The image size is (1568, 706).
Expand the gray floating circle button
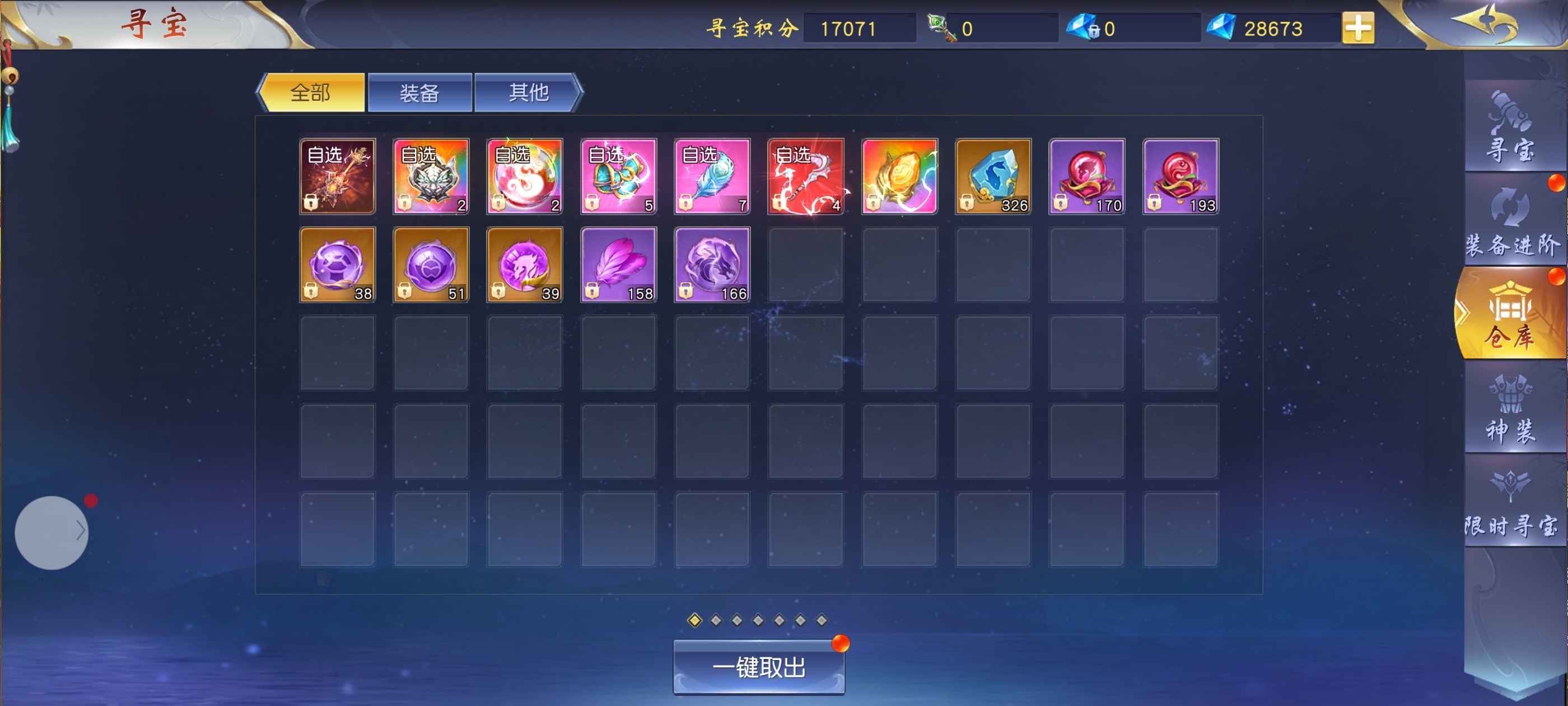point(52,532)
